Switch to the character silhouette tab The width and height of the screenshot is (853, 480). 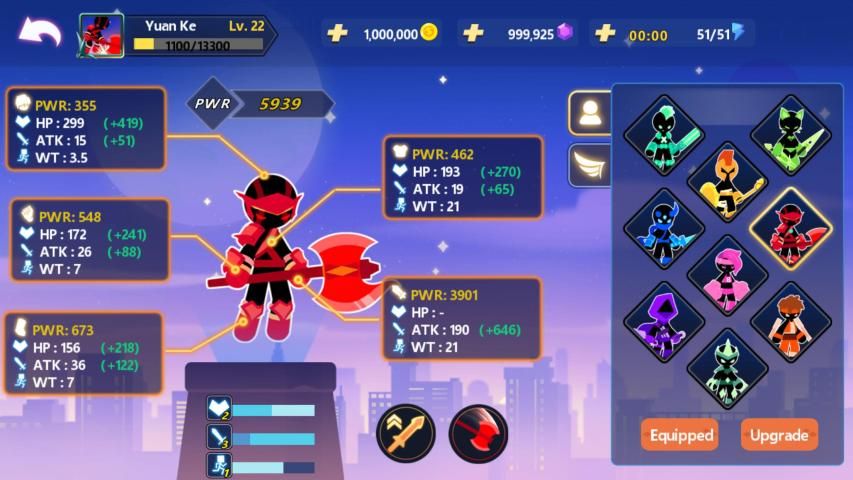click(590, 113)
